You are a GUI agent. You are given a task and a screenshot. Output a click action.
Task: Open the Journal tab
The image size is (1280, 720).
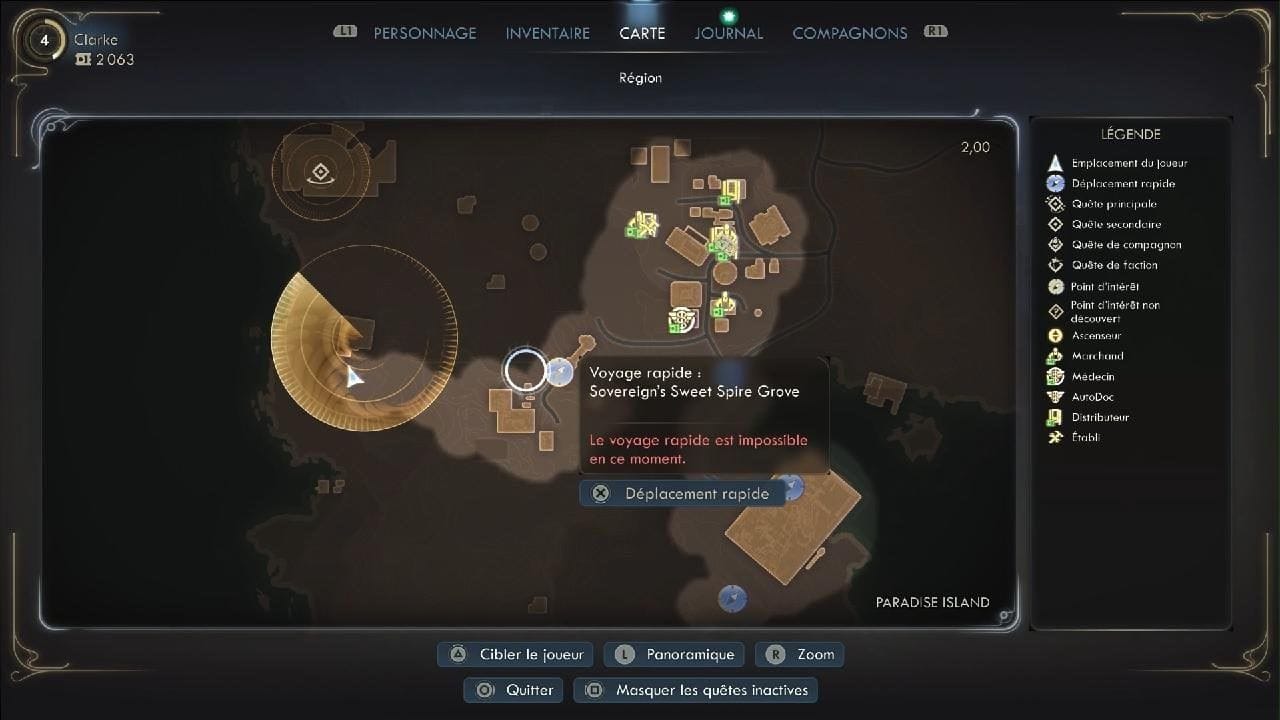point(728,33)
